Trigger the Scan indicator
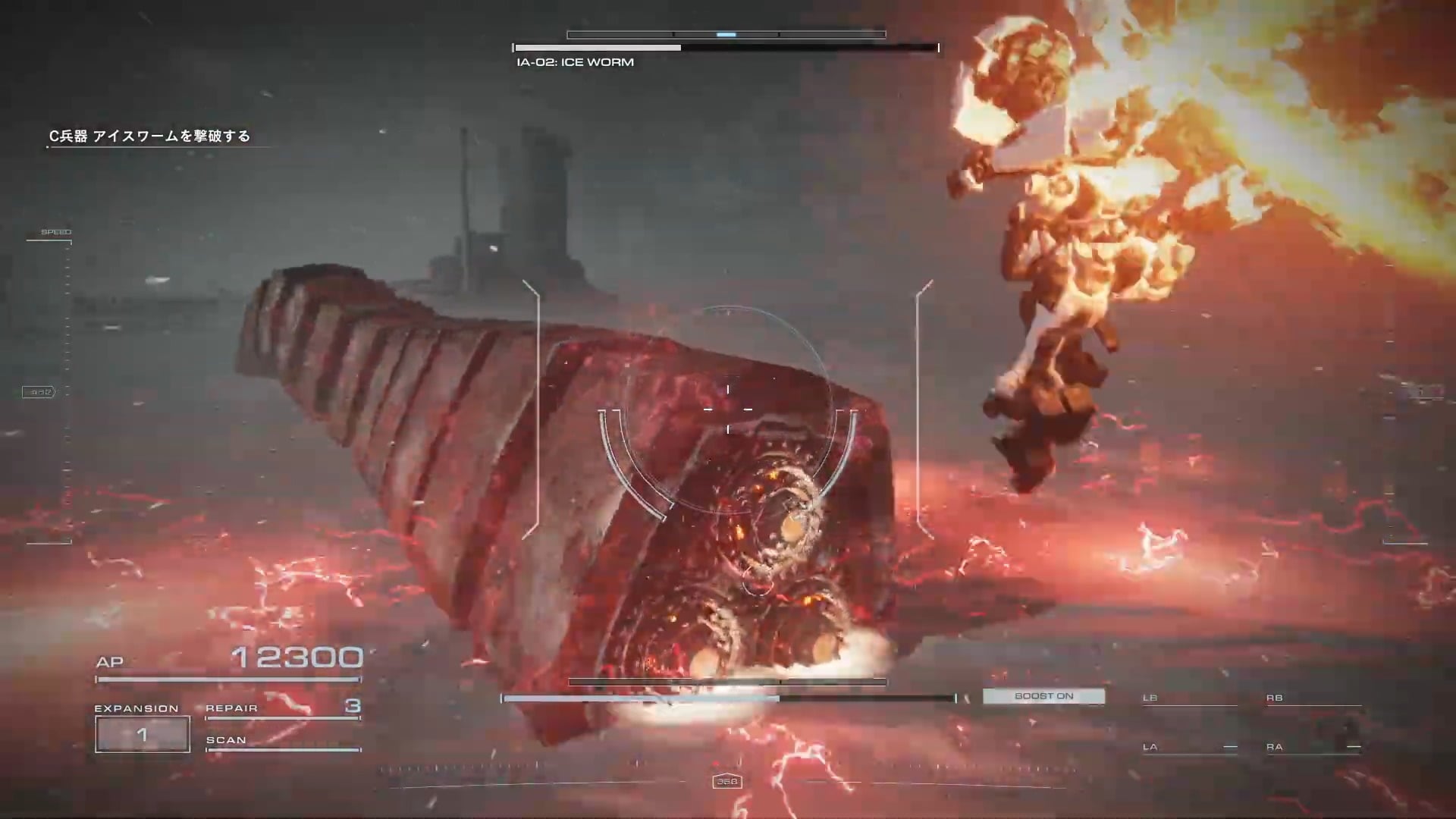The height and width of the screenshot is (819, 1456). (282, 741)
